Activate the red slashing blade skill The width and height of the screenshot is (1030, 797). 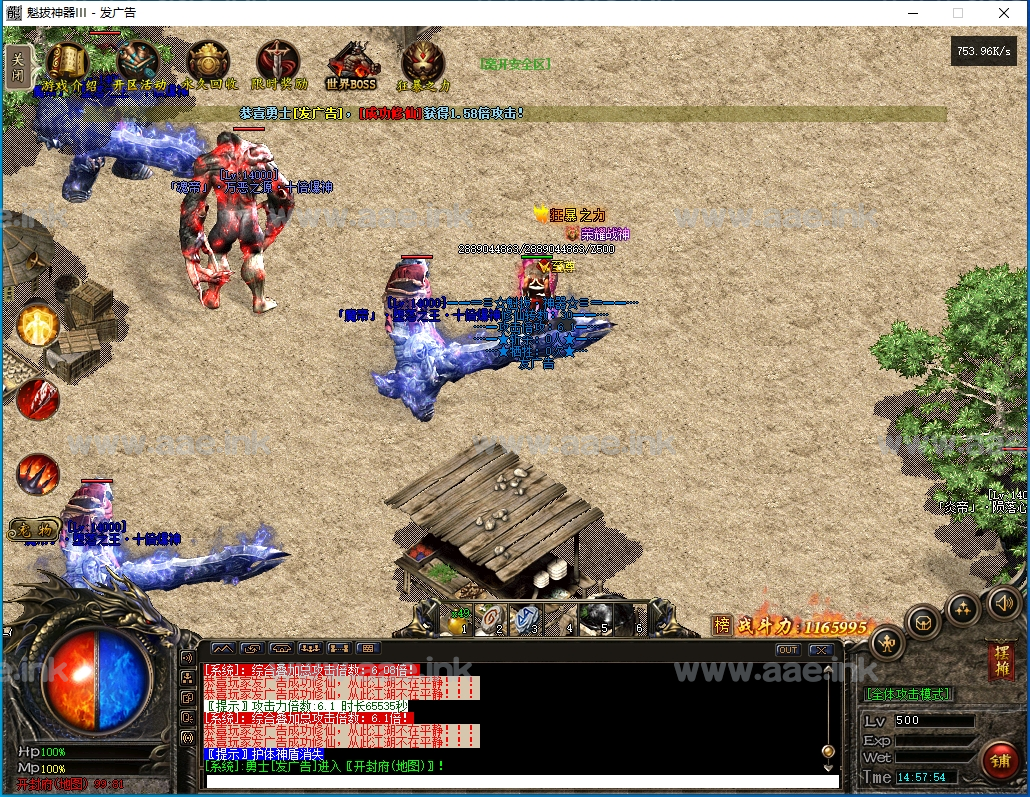click(x=38, y=399)
